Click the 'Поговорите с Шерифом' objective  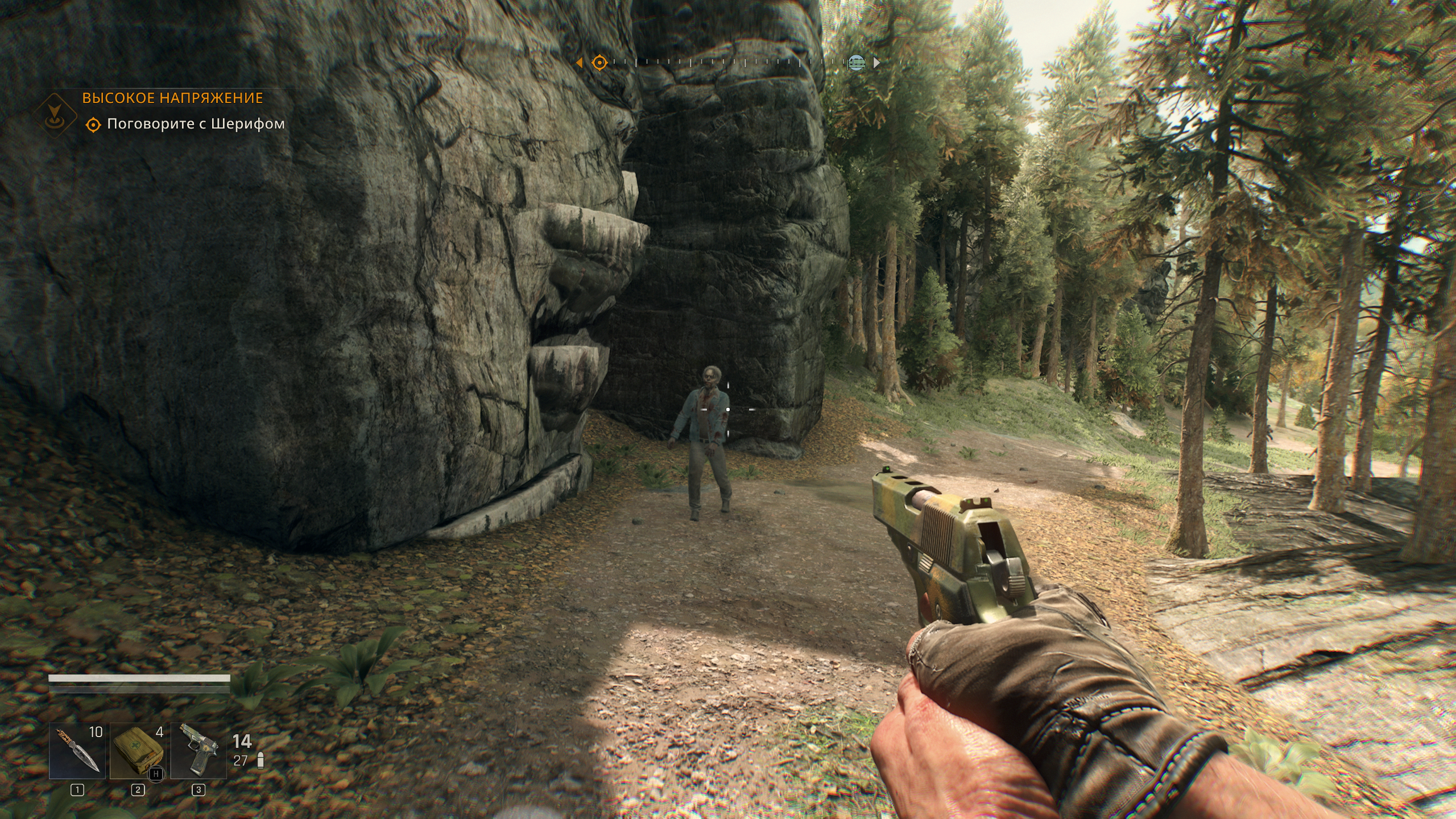[x=196, y=124]
